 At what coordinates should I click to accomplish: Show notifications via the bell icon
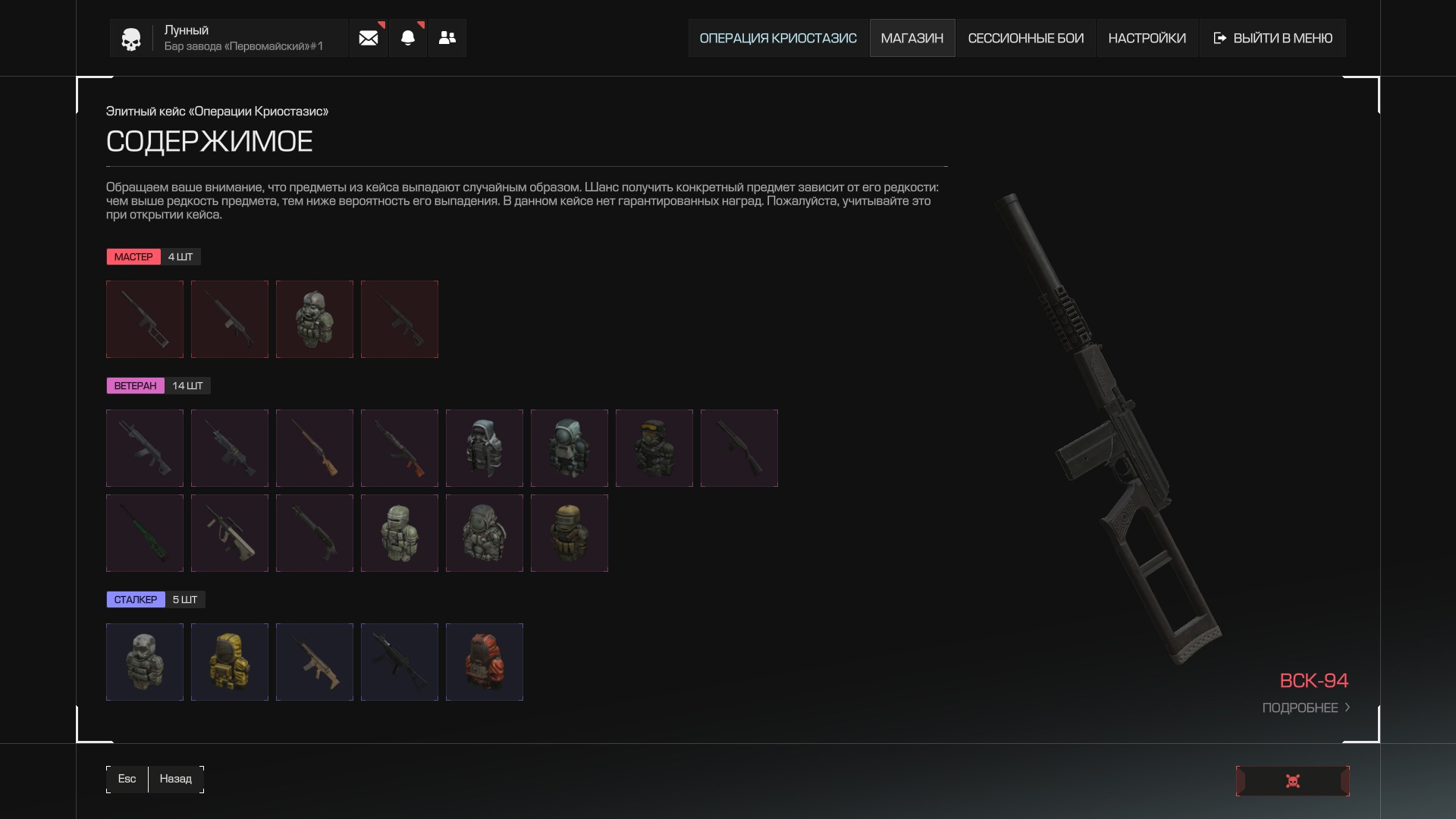pos(408,38)
